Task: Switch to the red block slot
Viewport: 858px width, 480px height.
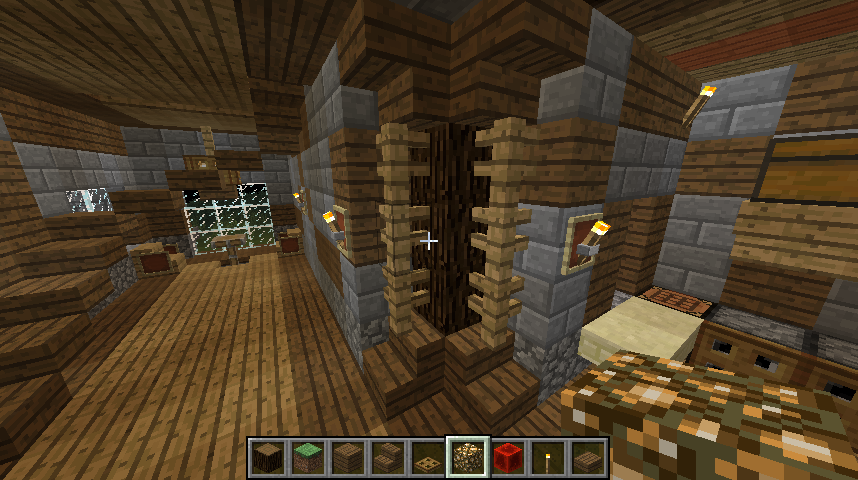Action: (x=507, y=458)
